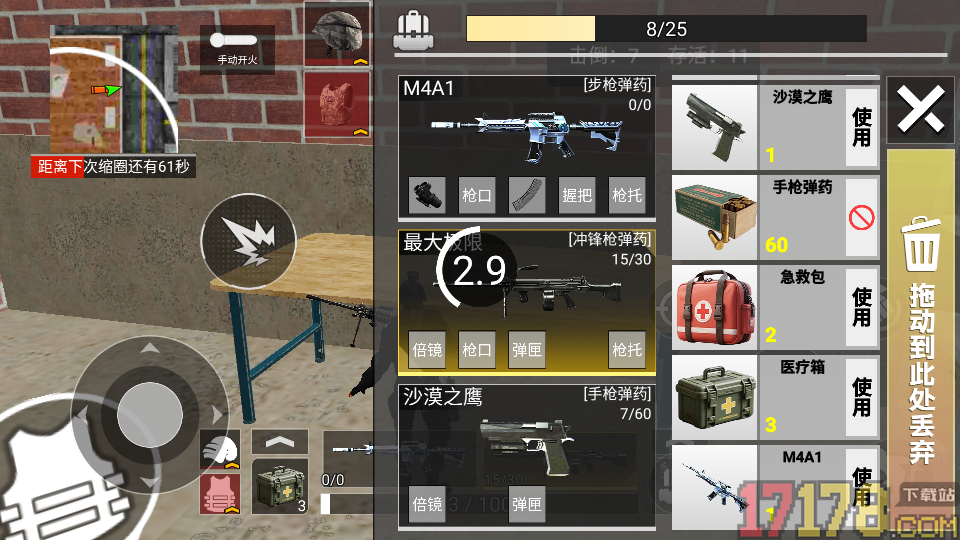Open the M4A1's 枪口 muzzle slot

[x=477, y=195]
